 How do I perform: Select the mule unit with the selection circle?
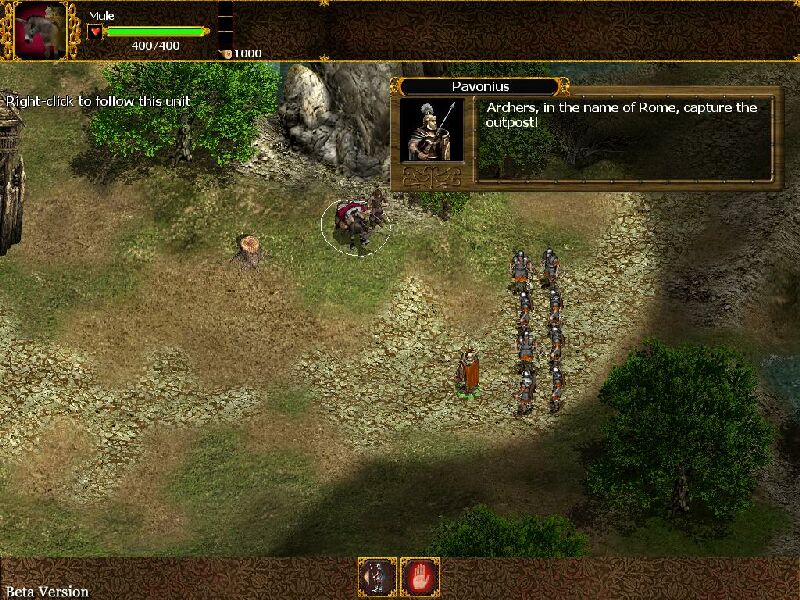(355, 224)
